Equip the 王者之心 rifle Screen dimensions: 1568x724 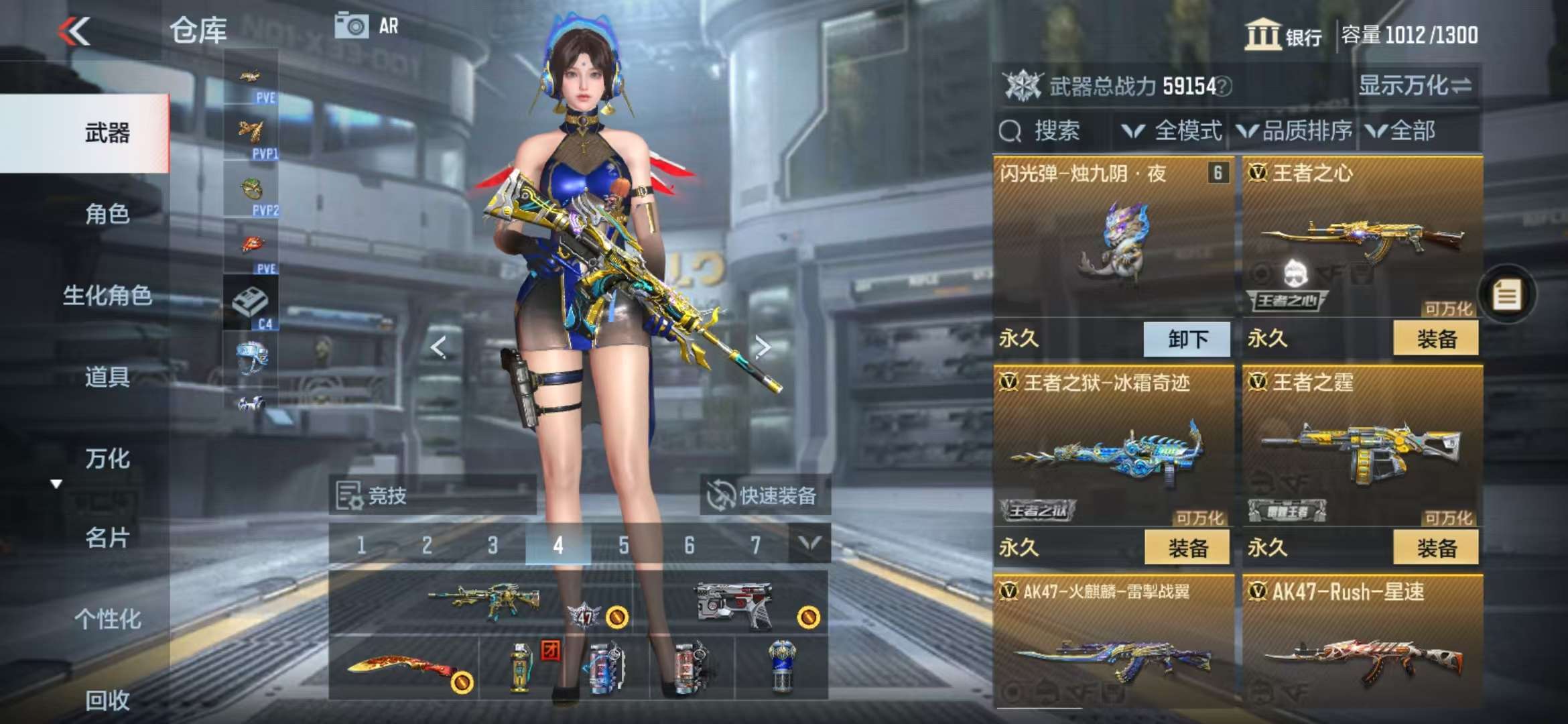1436,339
